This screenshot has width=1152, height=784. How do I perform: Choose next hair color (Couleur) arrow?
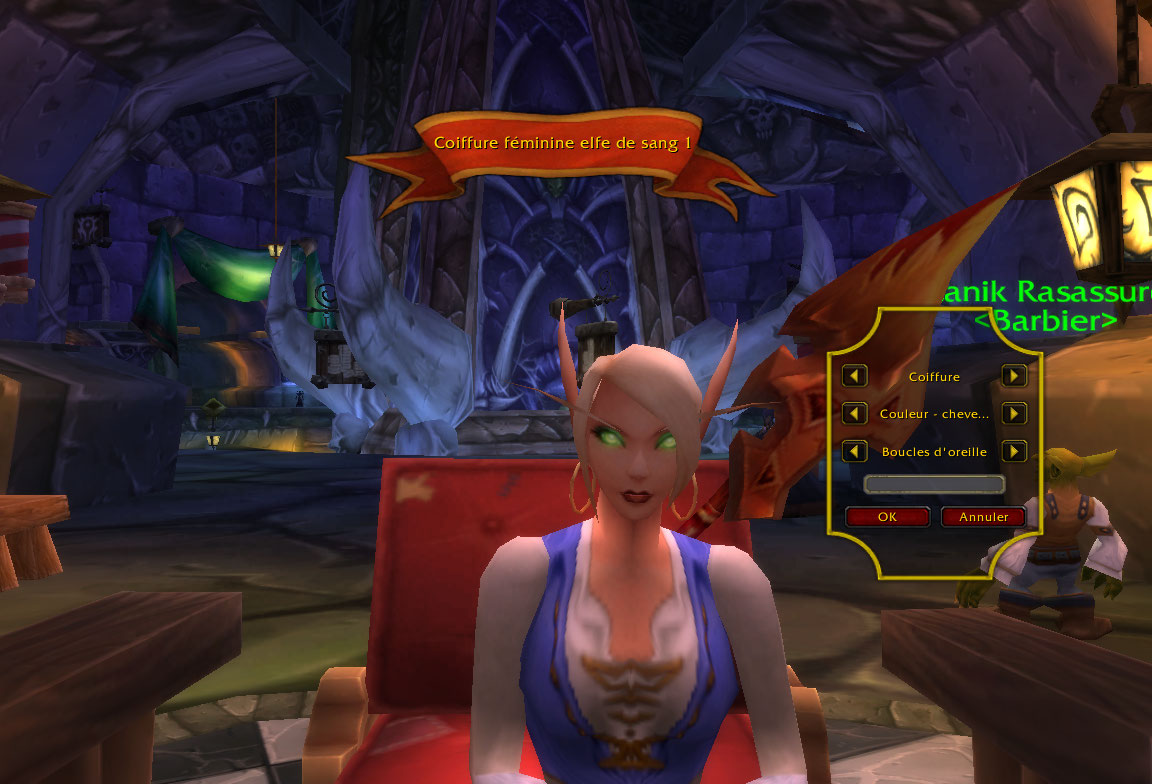(x=1014, y=413)
